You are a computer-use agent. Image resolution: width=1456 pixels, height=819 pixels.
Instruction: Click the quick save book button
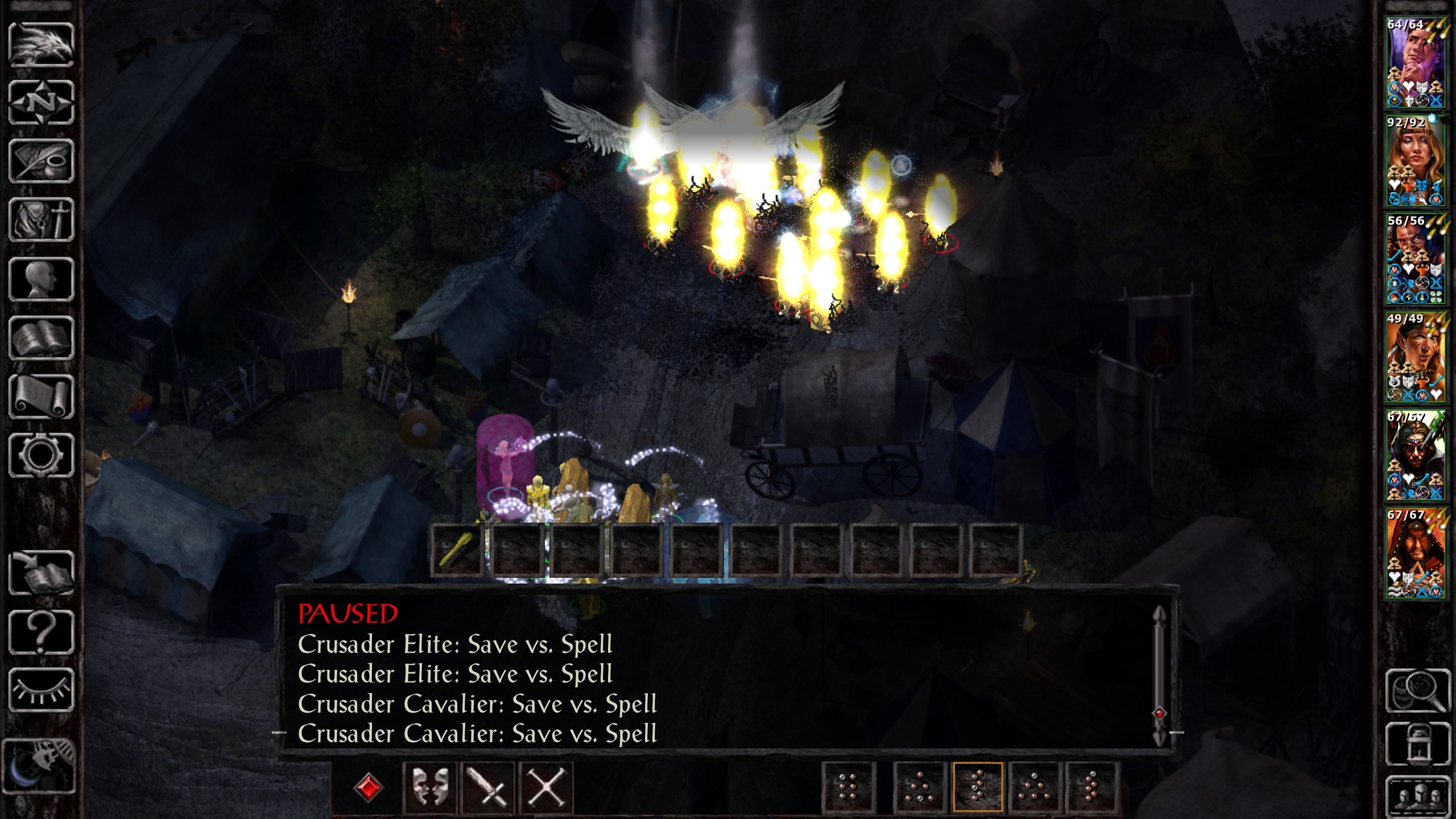[42, 573]
